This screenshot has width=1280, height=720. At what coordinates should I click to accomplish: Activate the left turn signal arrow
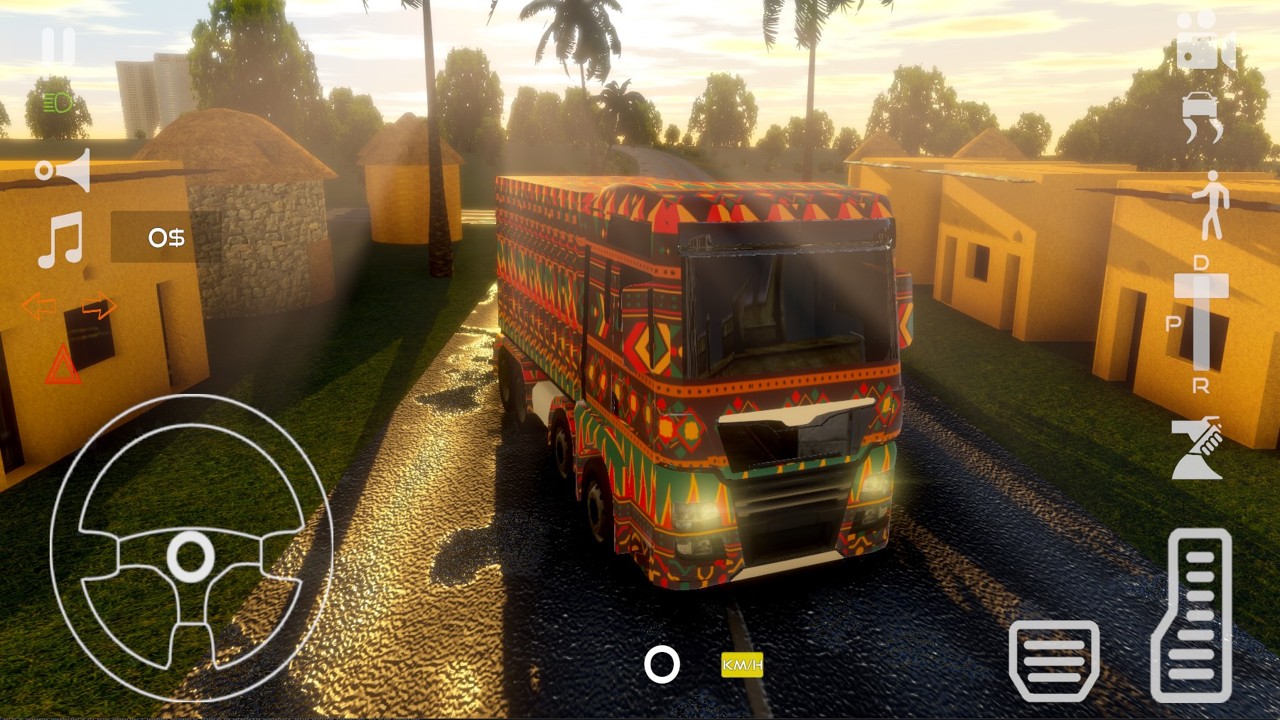[38, 306]
